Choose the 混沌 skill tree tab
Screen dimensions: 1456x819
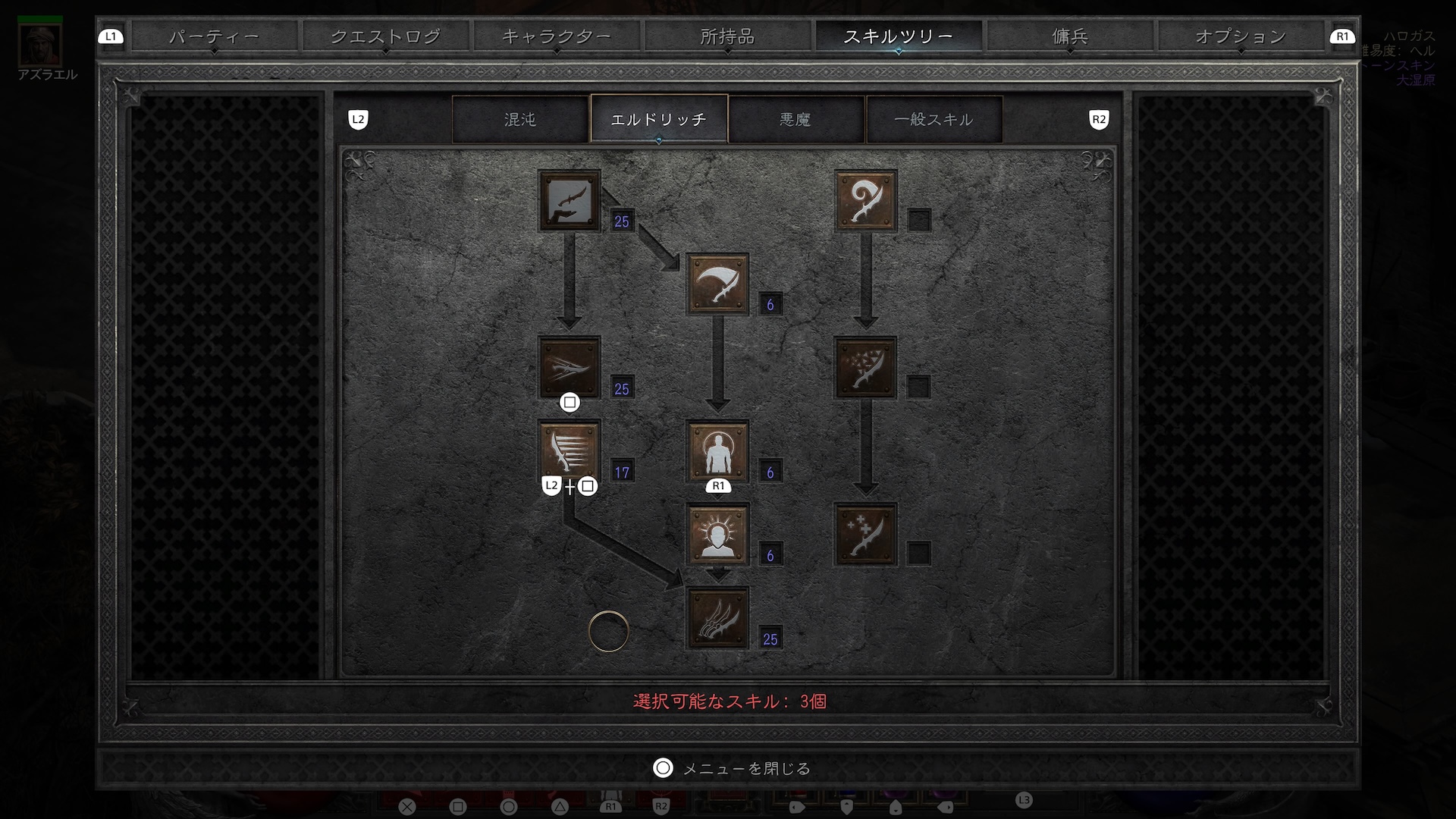coord(520,119)
